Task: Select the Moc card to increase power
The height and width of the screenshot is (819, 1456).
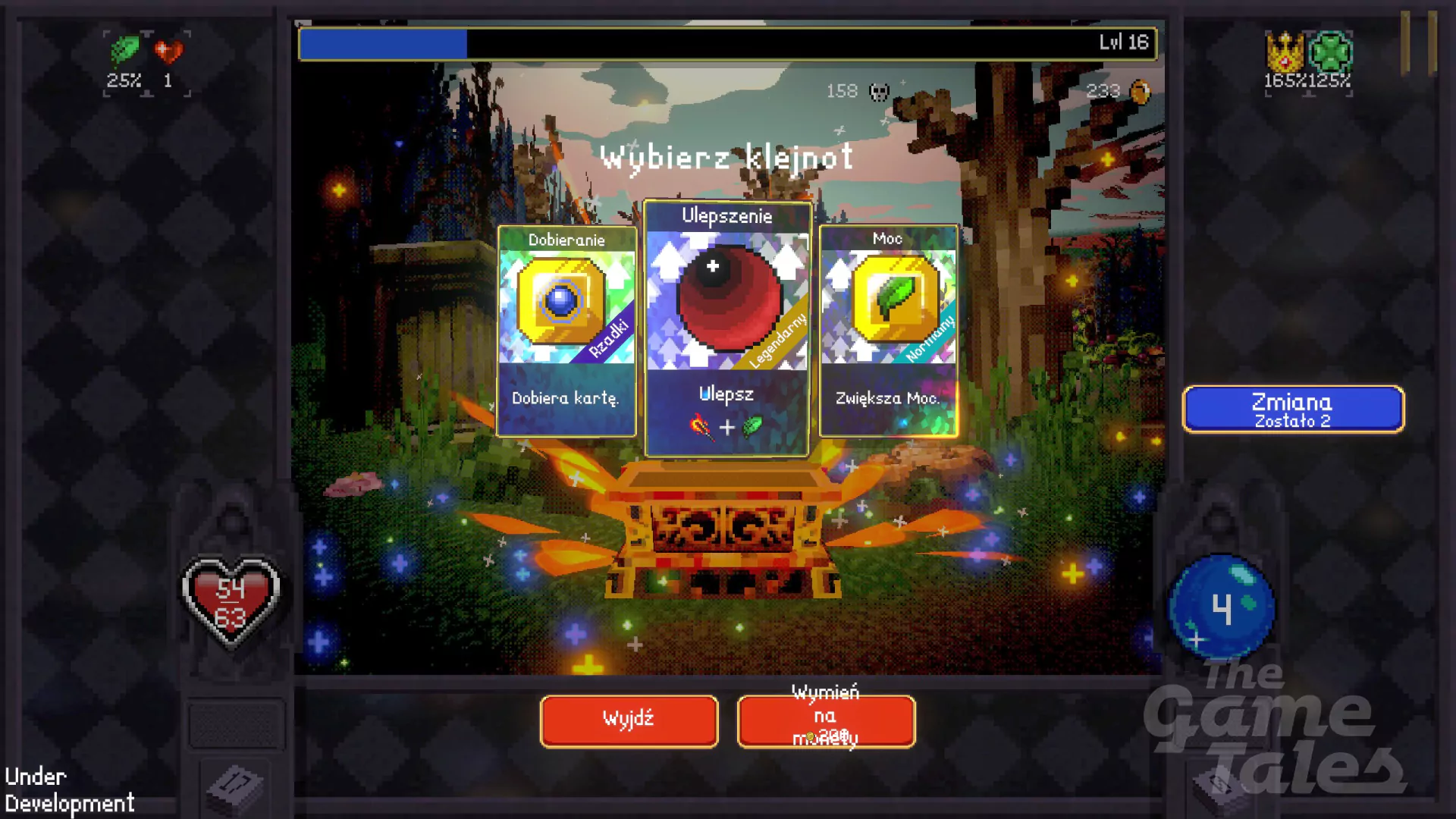Action: click(x=889, y=330)
